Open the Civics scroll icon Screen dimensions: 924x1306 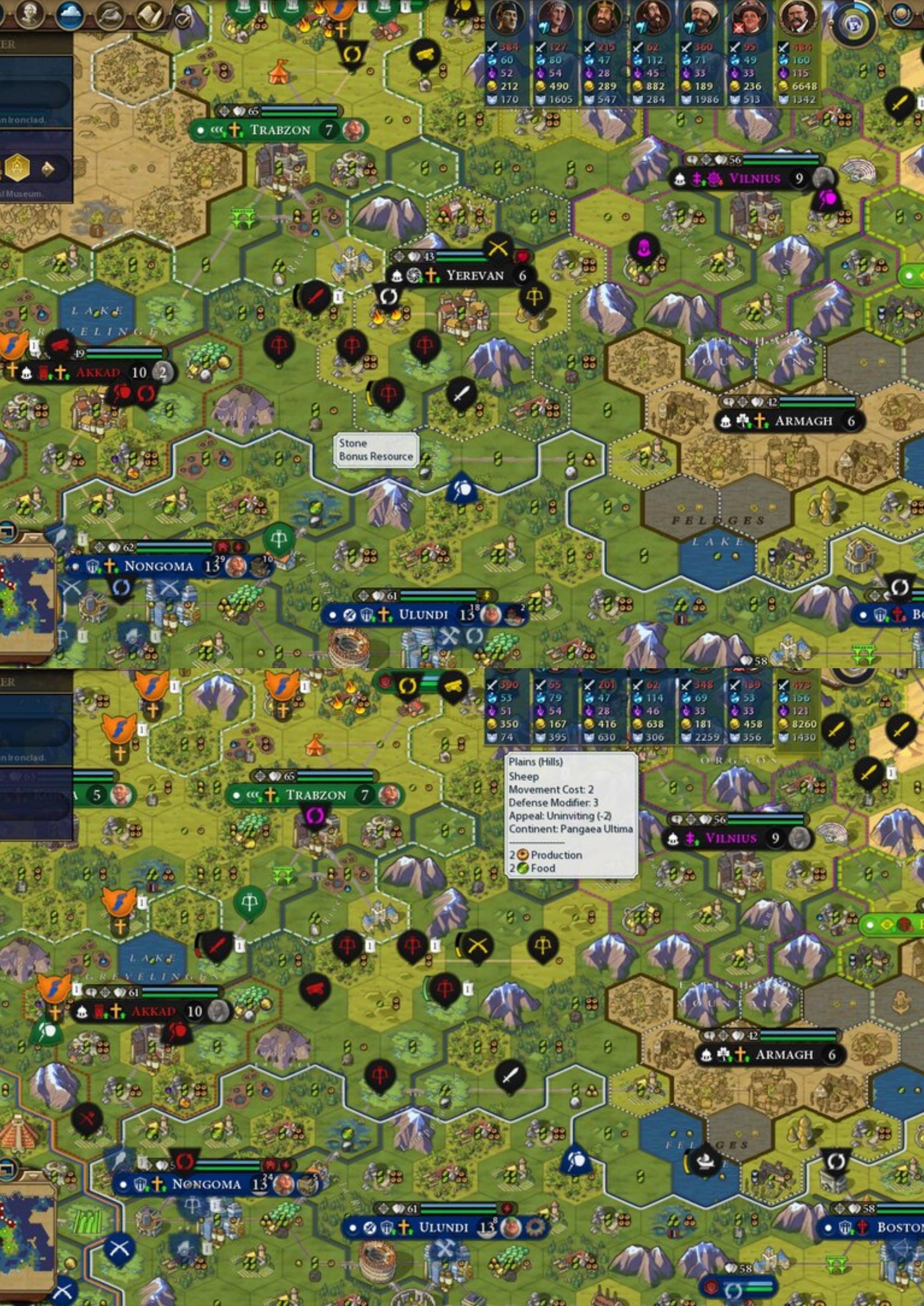pos(149,14)
